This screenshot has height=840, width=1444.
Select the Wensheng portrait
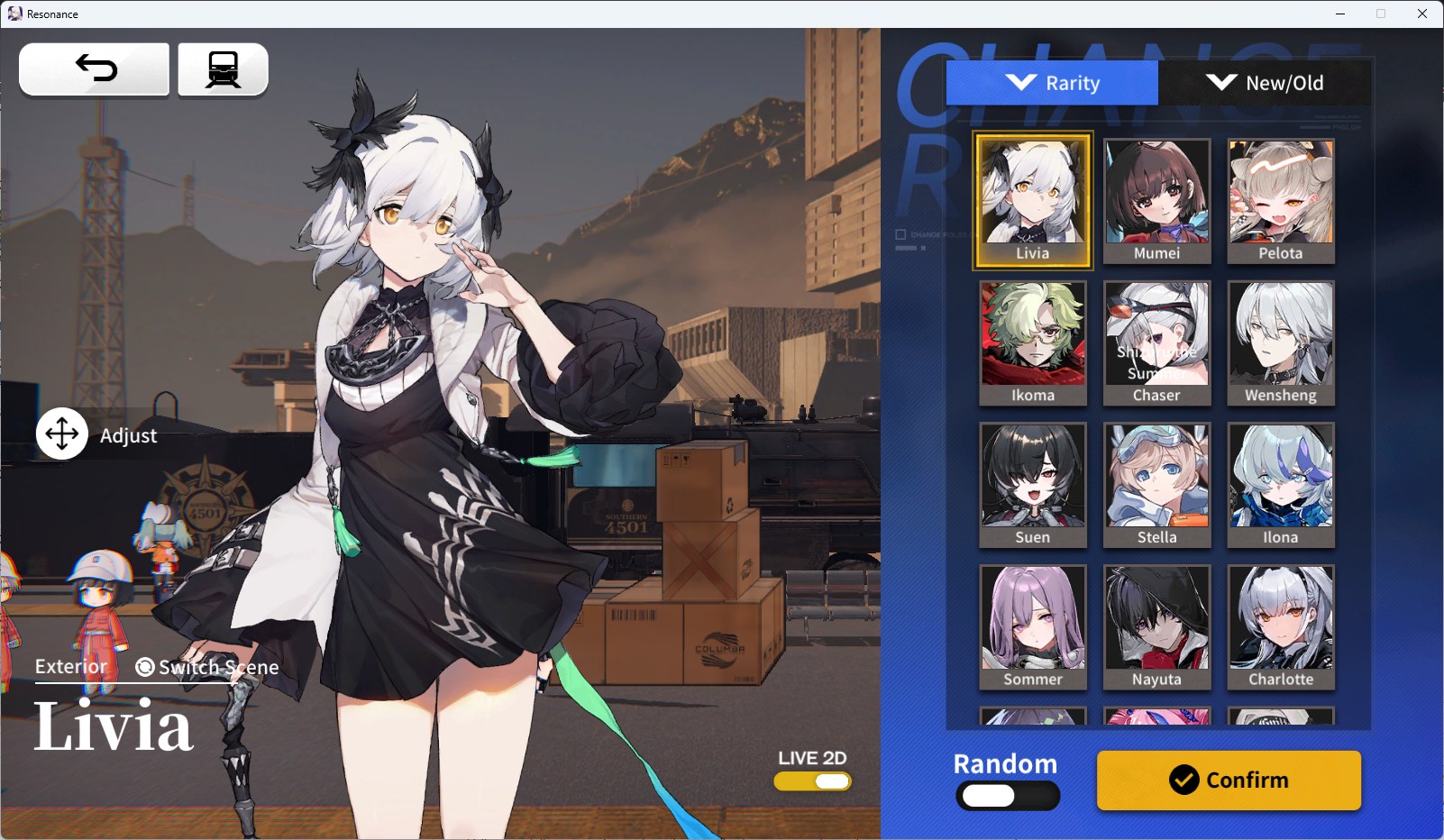tap(1281, 342)
